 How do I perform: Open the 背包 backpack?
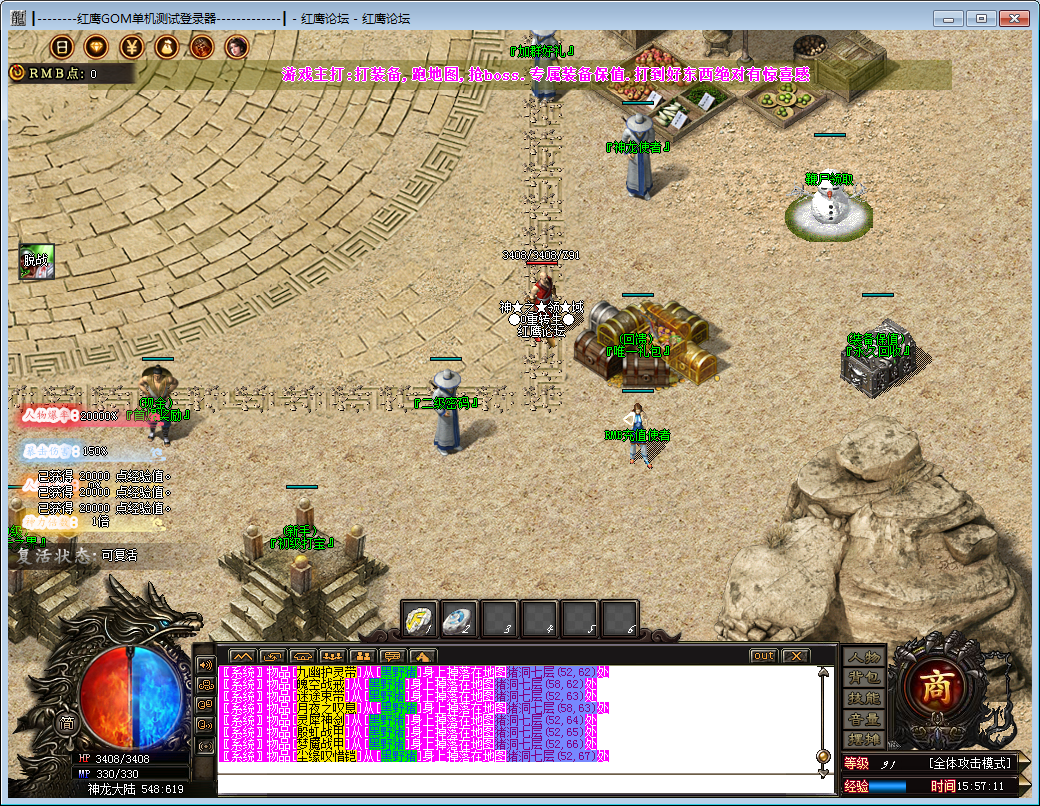(x=864, y=678)
